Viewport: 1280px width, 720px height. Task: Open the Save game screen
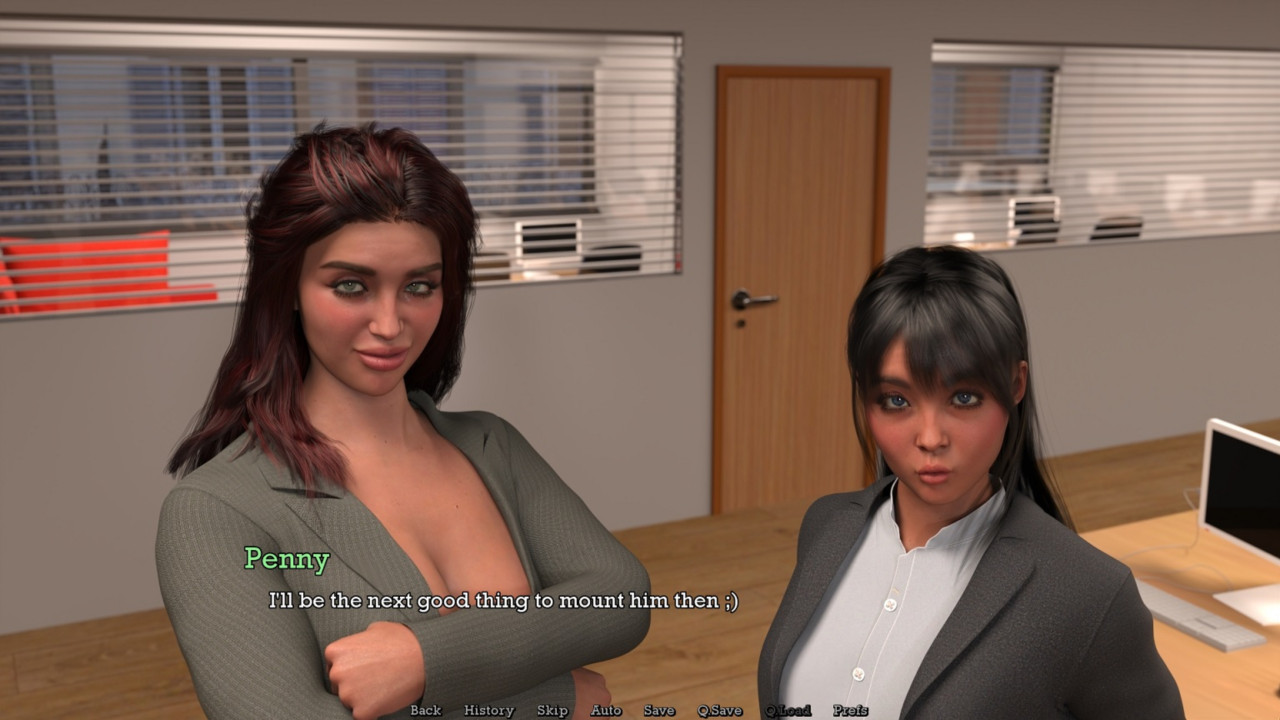pyautogui.click(x=659, y=710)
